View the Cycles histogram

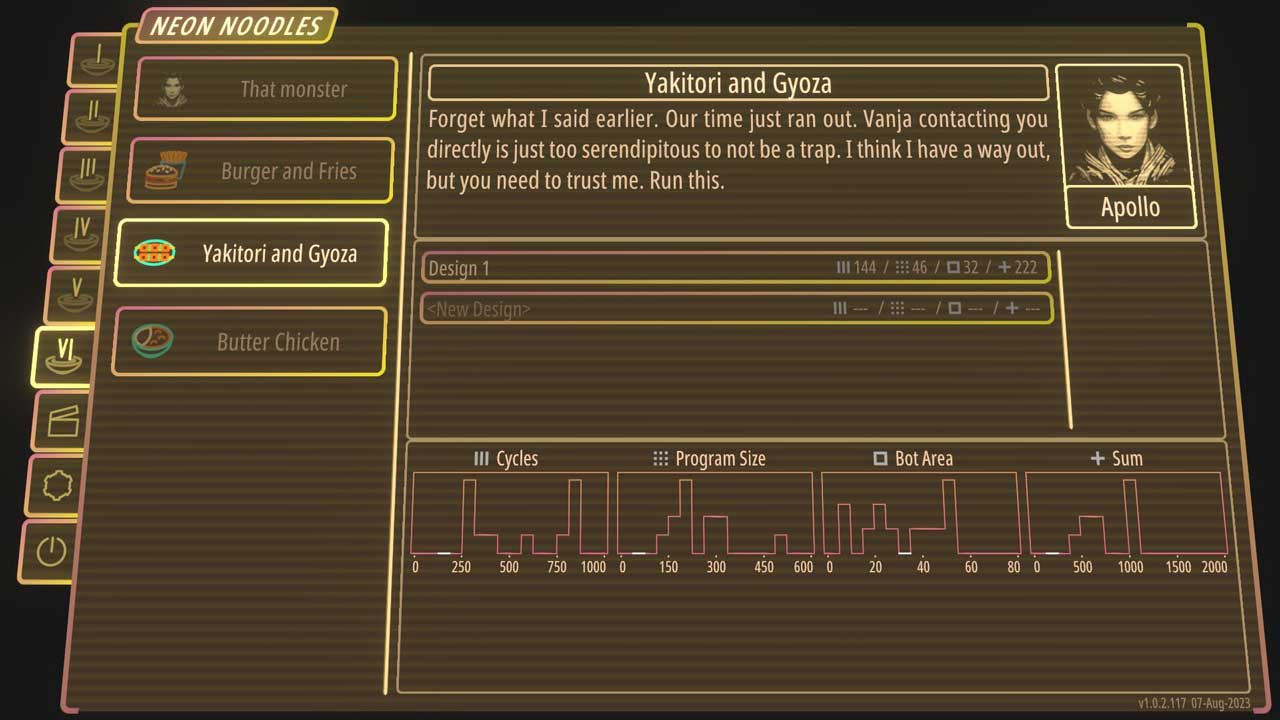(510, 512)
